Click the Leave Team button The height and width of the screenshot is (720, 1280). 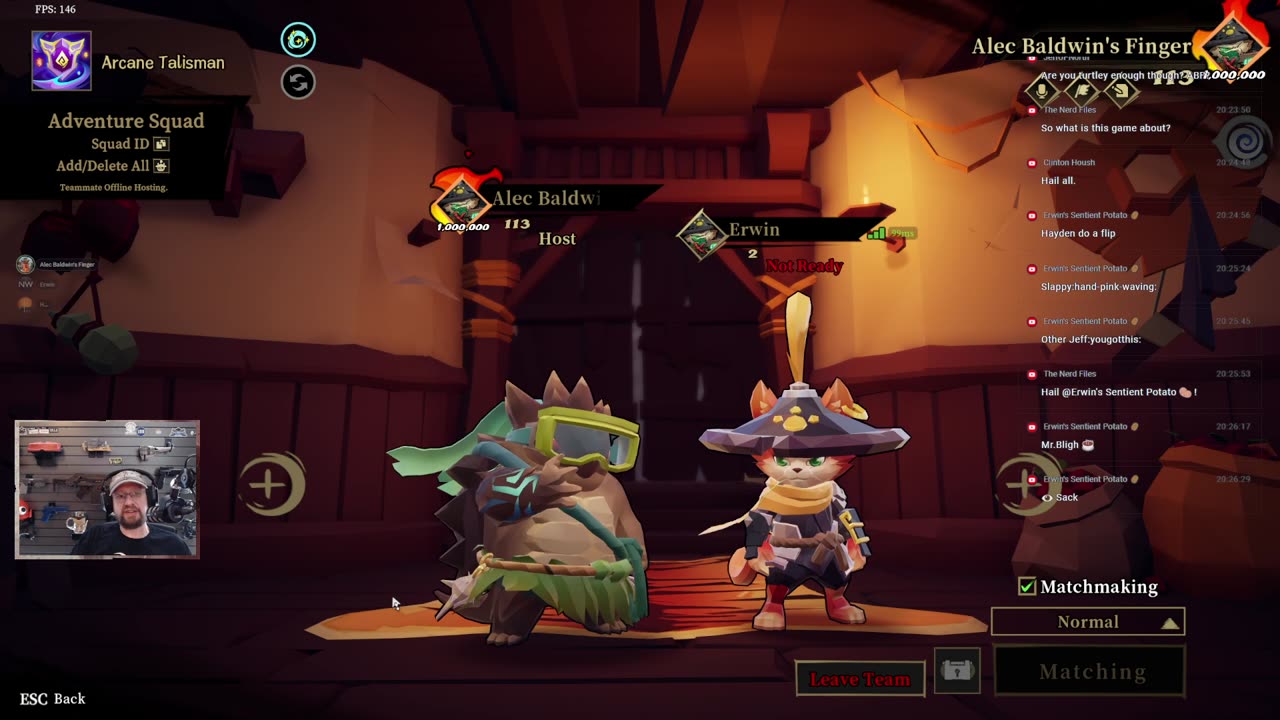pos(860,679)
